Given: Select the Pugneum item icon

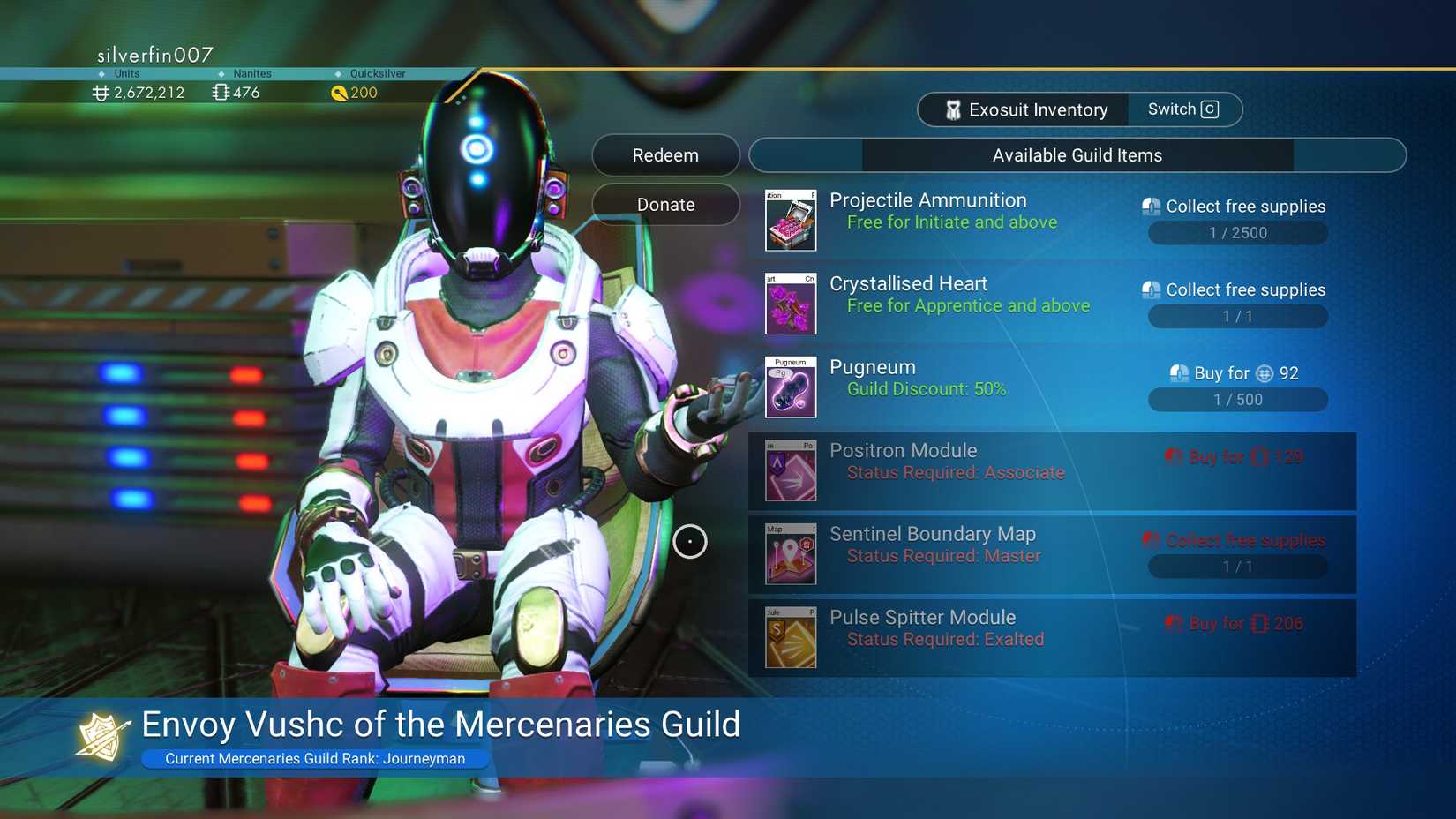Looking at the screenshot, I should pyautogui.click(x=790, y=387).
